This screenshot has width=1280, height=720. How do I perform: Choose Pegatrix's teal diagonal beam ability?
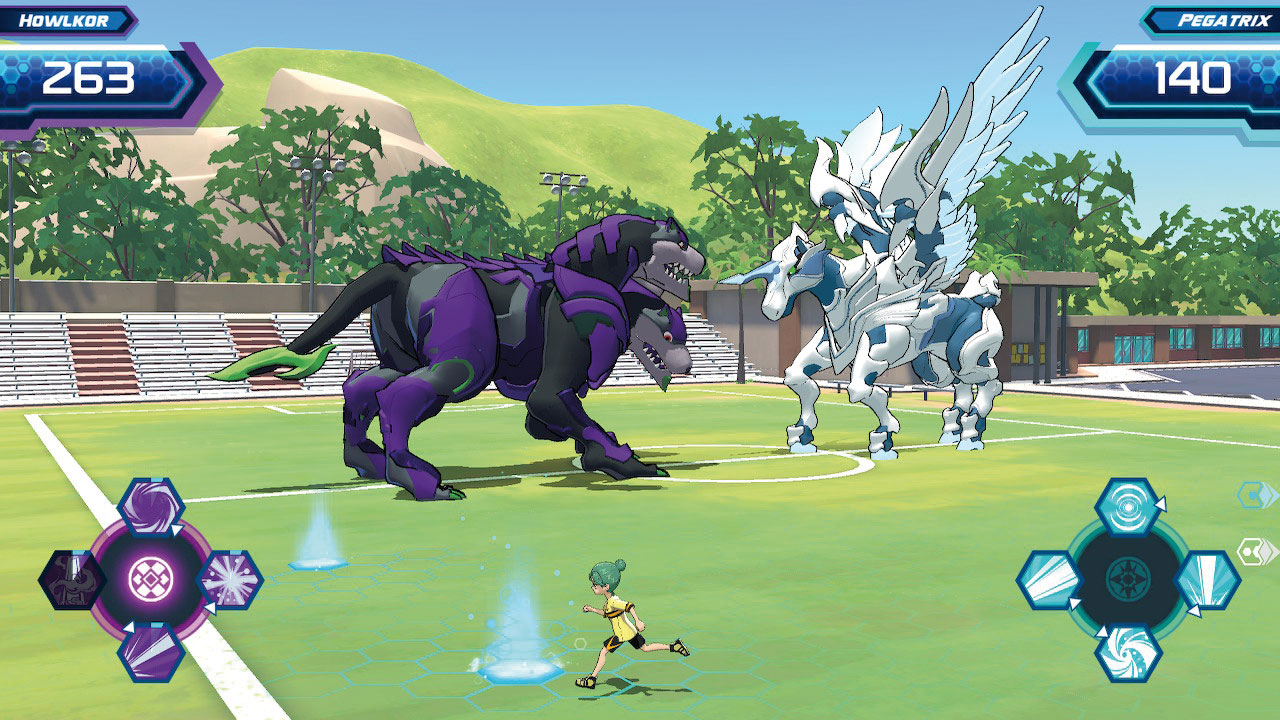click(1049, 580)
